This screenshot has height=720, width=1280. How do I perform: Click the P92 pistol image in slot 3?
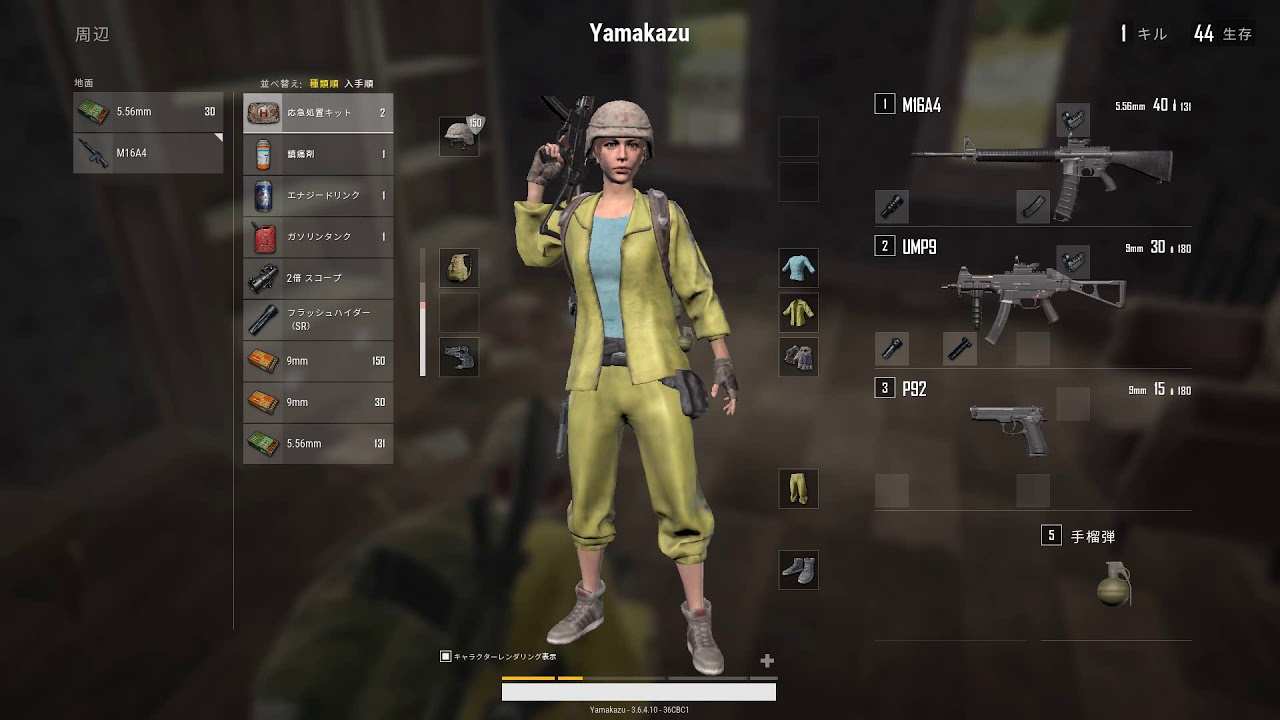[x=1010, y=425]
